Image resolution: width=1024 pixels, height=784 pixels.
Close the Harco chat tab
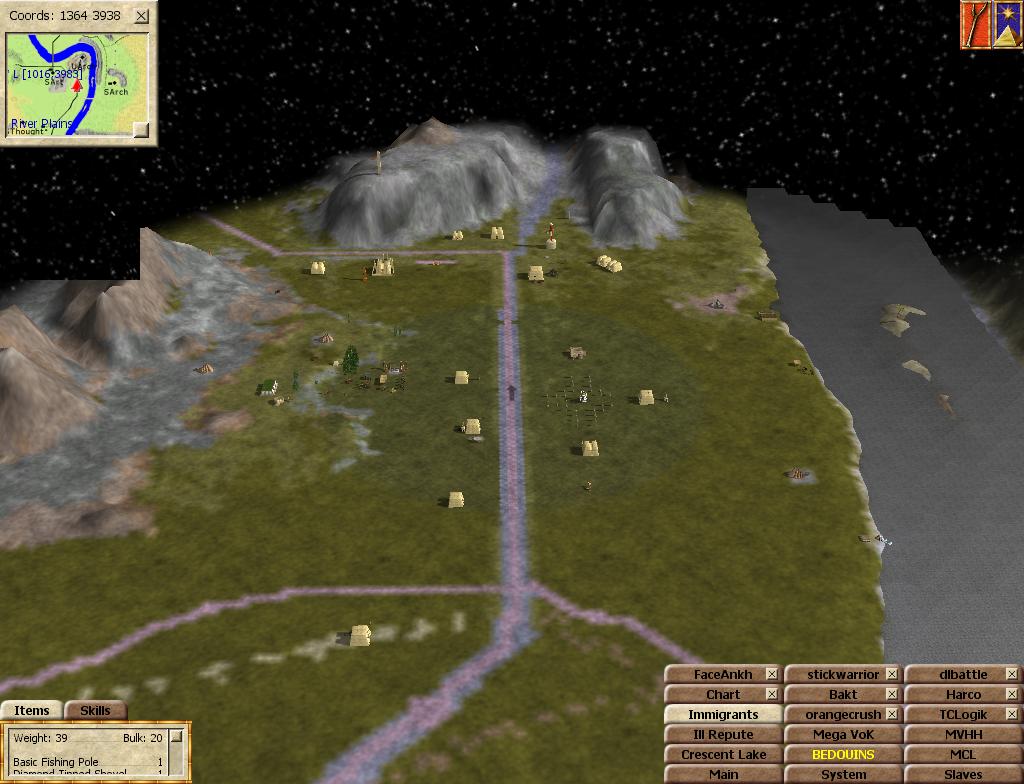1012,694
